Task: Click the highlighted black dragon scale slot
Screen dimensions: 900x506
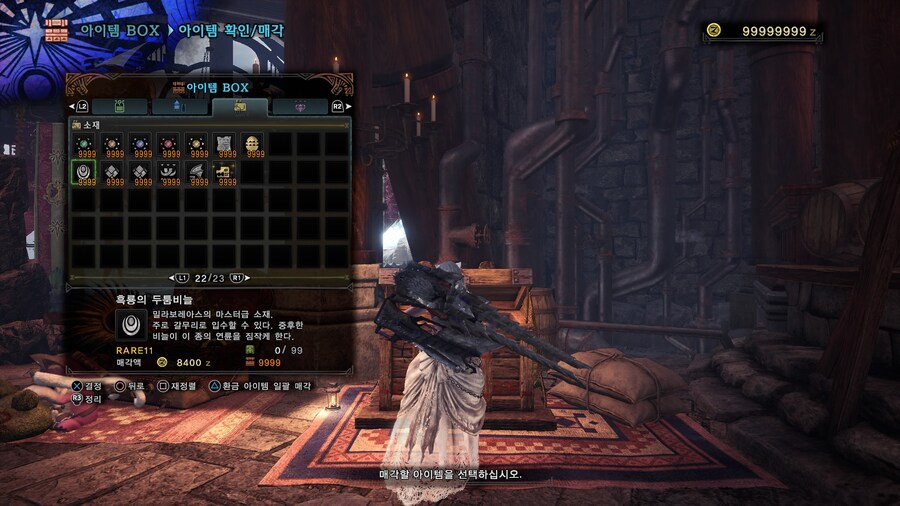Action: point(85,174)
